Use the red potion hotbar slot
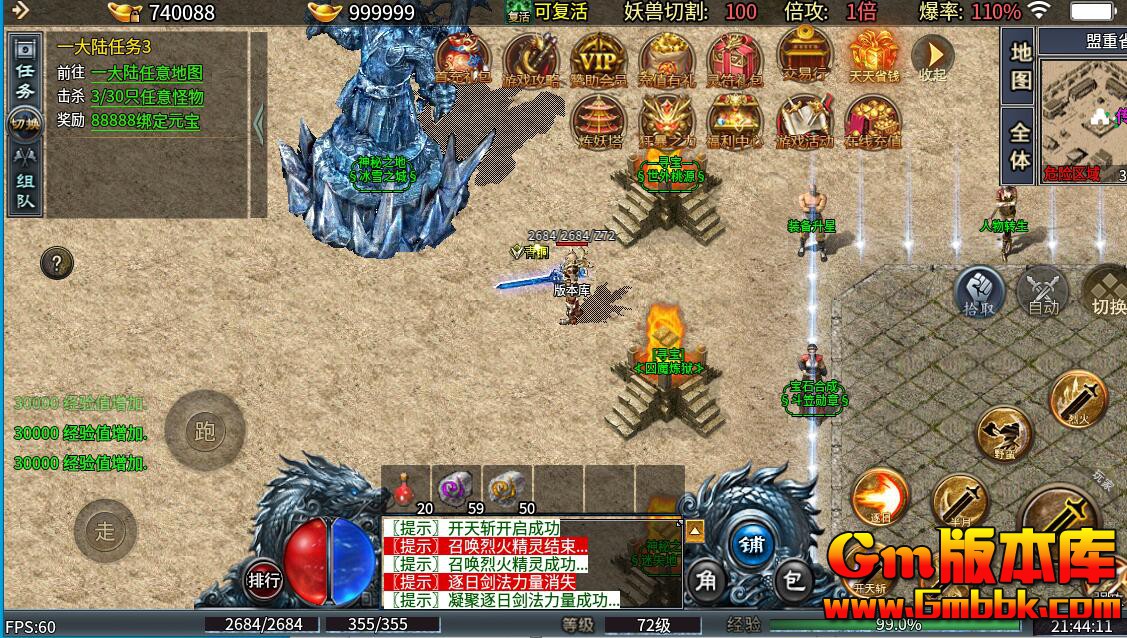Image resolution: width=1127 pixels, height=638 pixels. coord(406,487)
